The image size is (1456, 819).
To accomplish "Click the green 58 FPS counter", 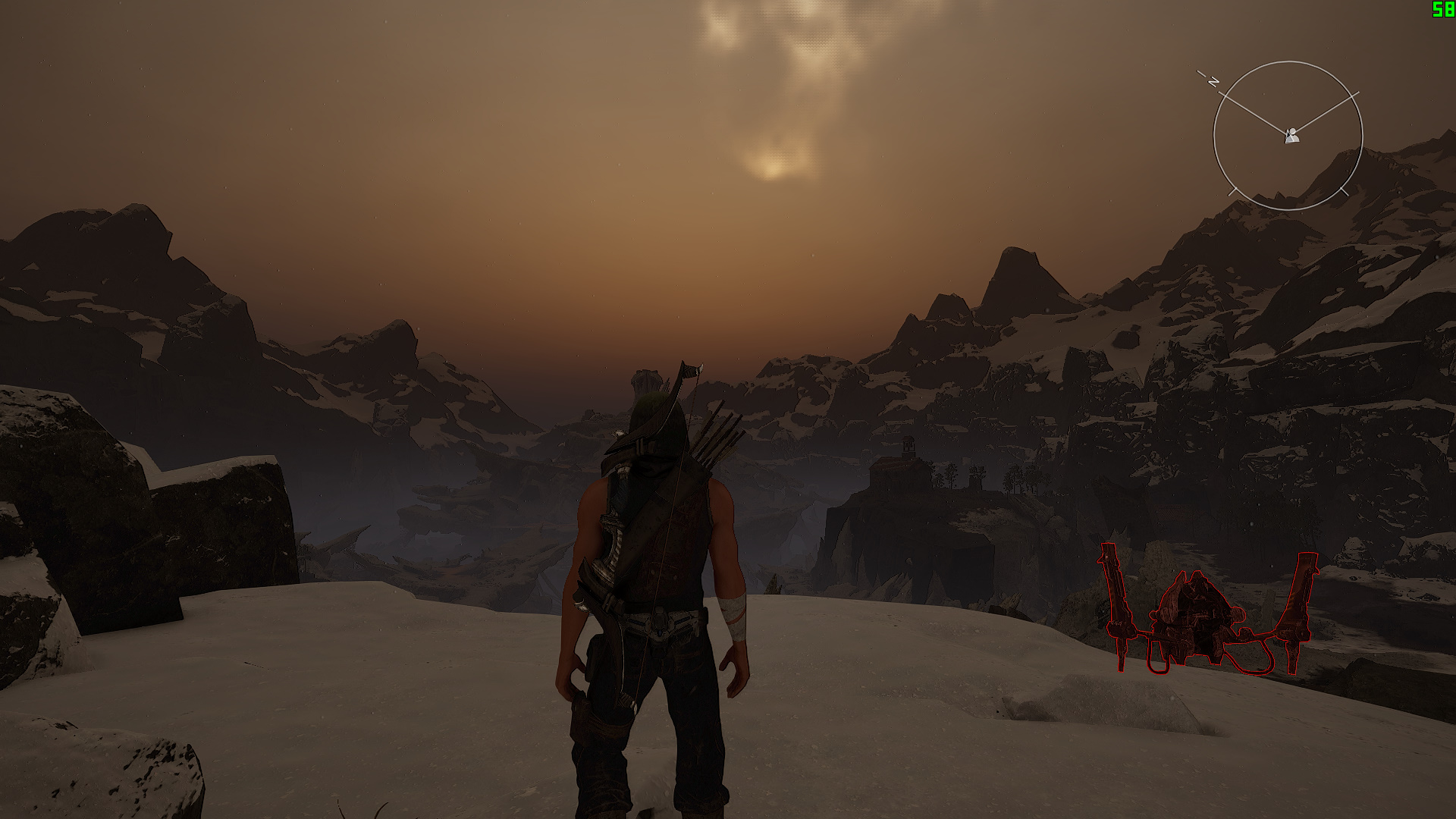I will pyautogui.click(x=1443, y=11).
